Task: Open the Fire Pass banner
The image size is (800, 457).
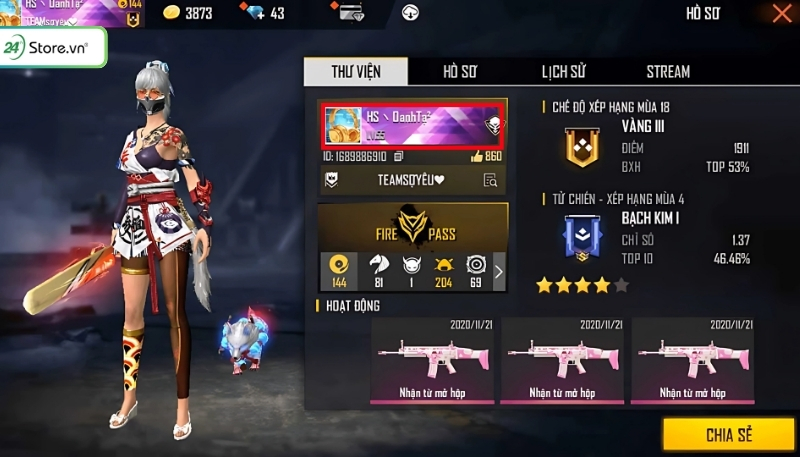Action: 412,225
